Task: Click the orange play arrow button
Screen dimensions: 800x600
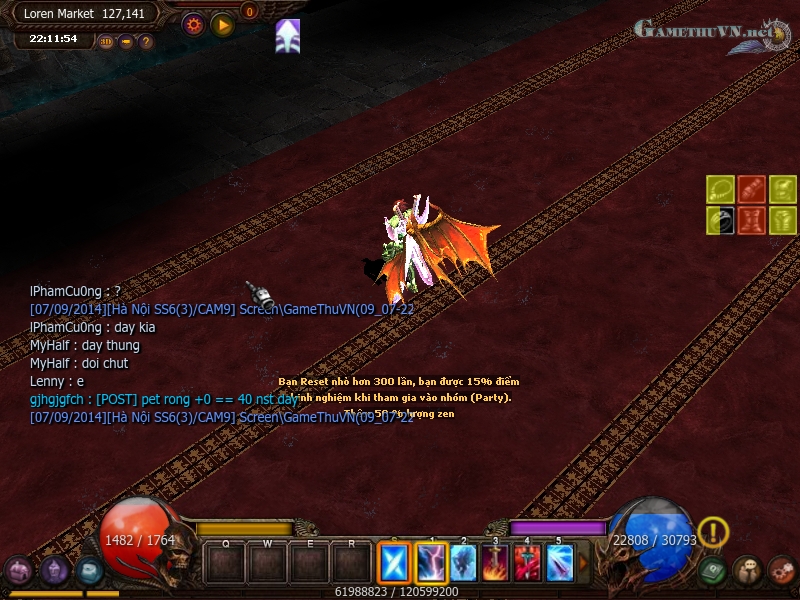Action: (x=222, y=24)
